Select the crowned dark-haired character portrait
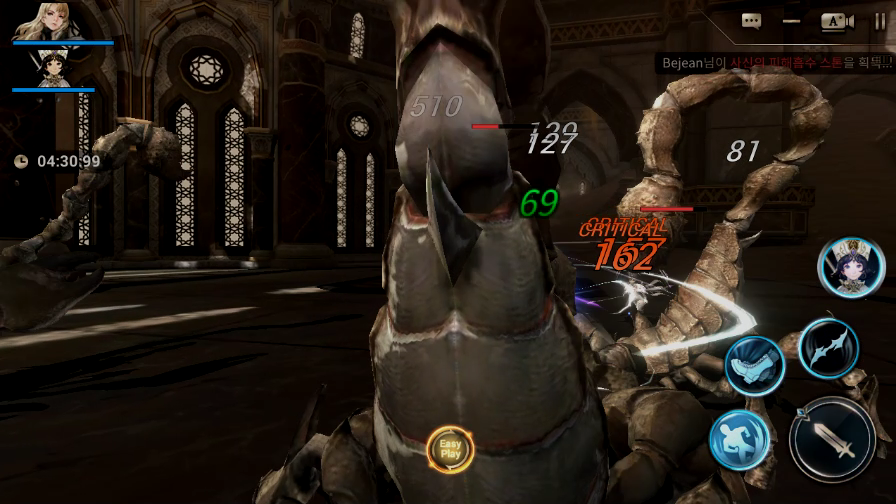The image size is (896, 504). pos(46,68)
